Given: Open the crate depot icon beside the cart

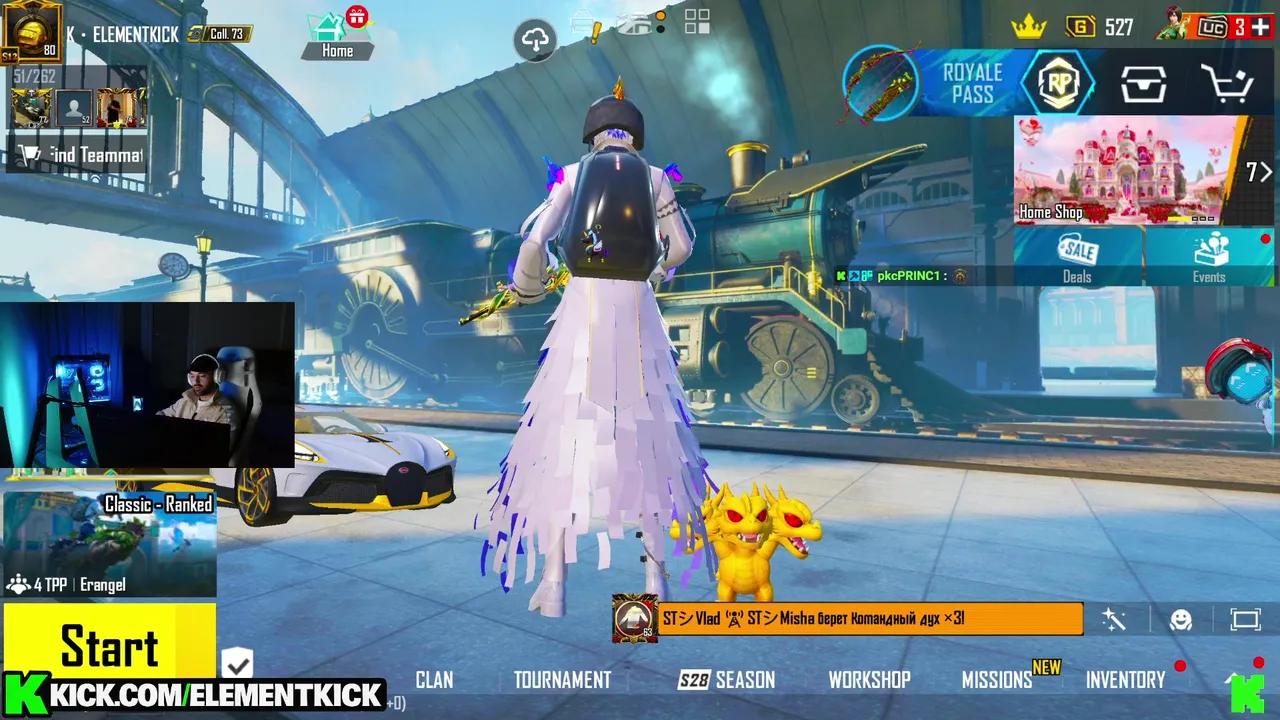Looking at the screenshot, I should (x=1145, y=84).
